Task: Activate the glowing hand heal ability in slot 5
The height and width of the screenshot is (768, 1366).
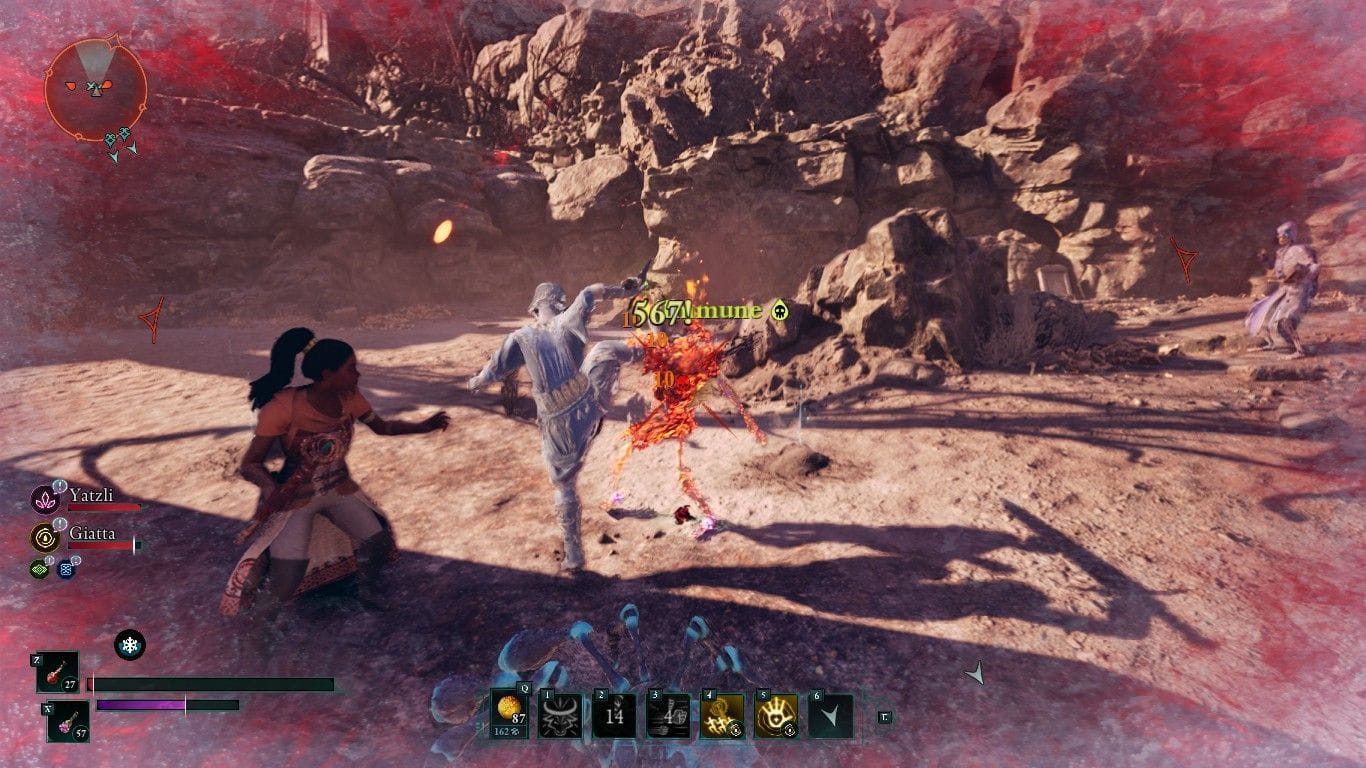Action: (x=777, y=715)
